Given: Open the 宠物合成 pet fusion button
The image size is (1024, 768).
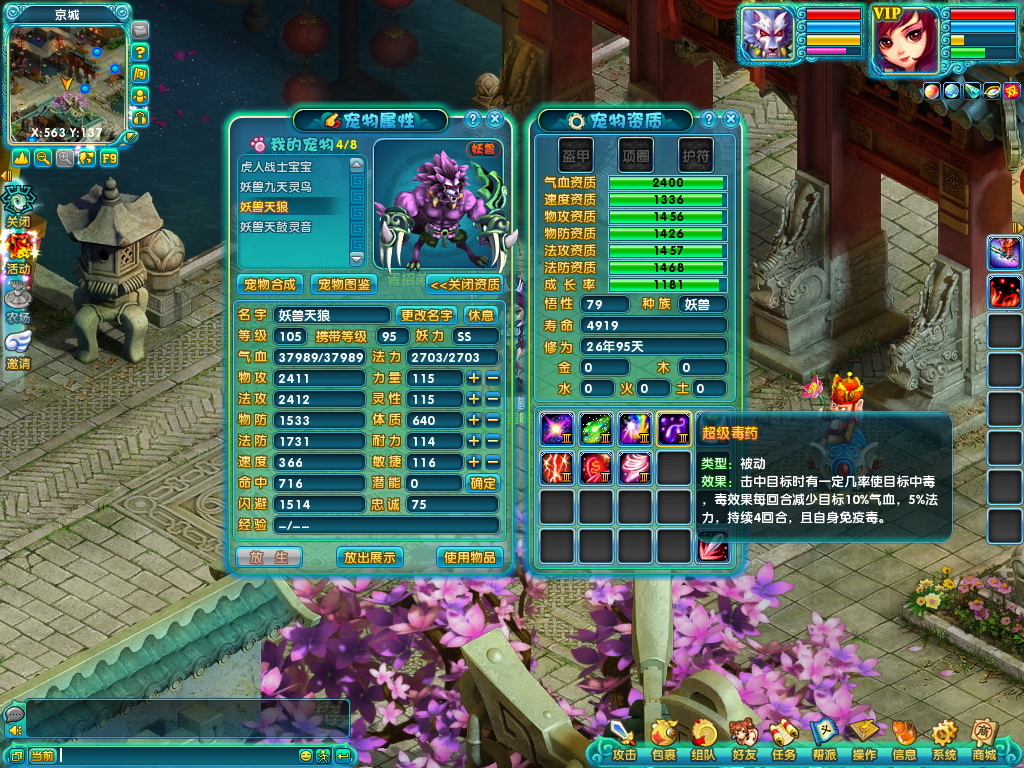Looking at the screenshot, I should coord(271,284).
